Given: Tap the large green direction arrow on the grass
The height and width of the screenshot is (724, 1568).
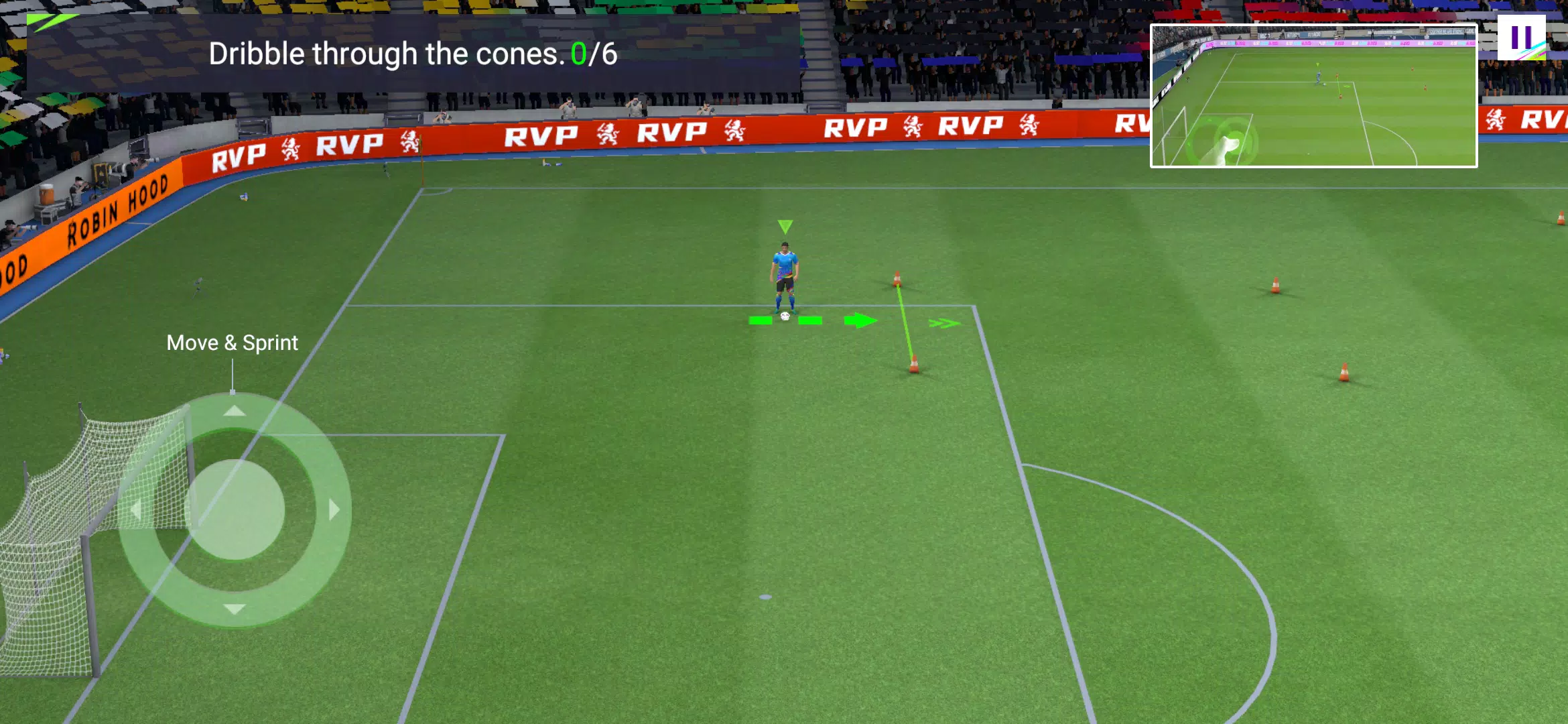Looking at the screenshot, I should (x=860, y=320).
